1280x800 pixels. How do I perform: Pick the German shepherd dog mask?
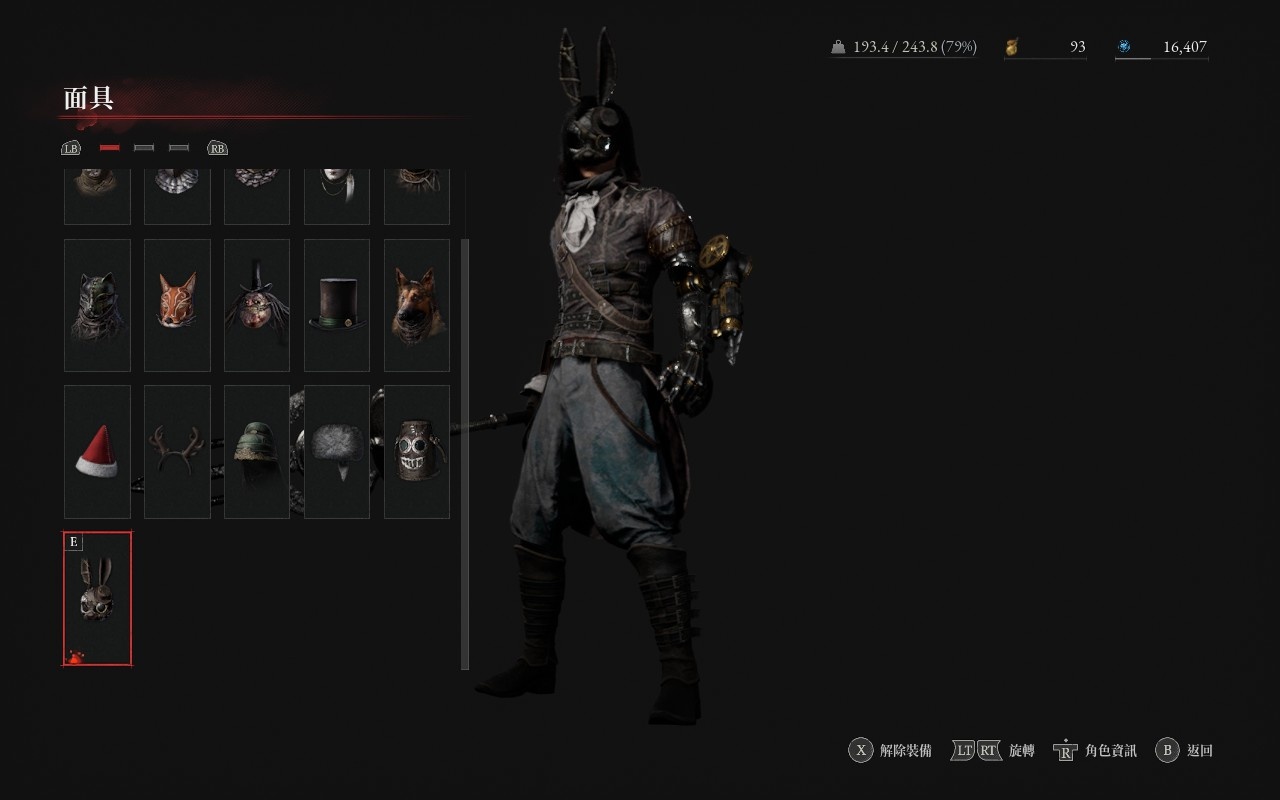pyautogui.click(x=417, y=305)
